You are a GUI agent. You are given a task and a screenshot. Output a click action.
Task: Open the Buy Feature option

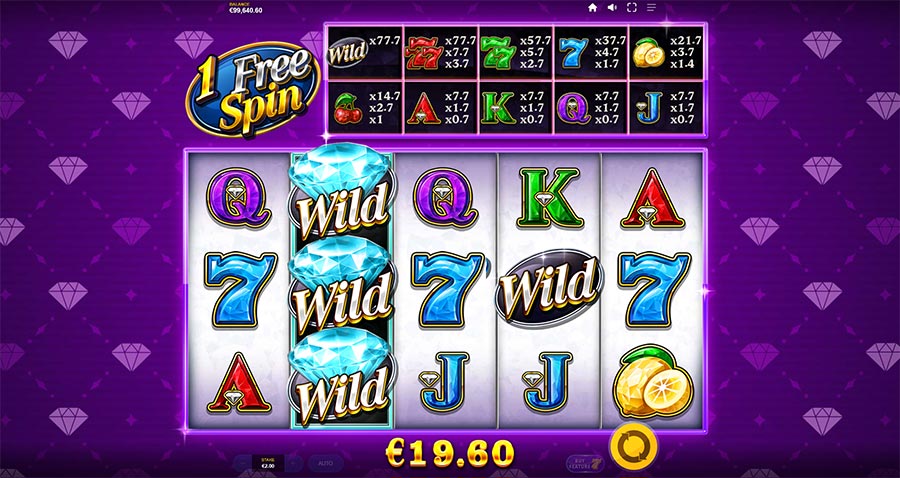point(582,464)
